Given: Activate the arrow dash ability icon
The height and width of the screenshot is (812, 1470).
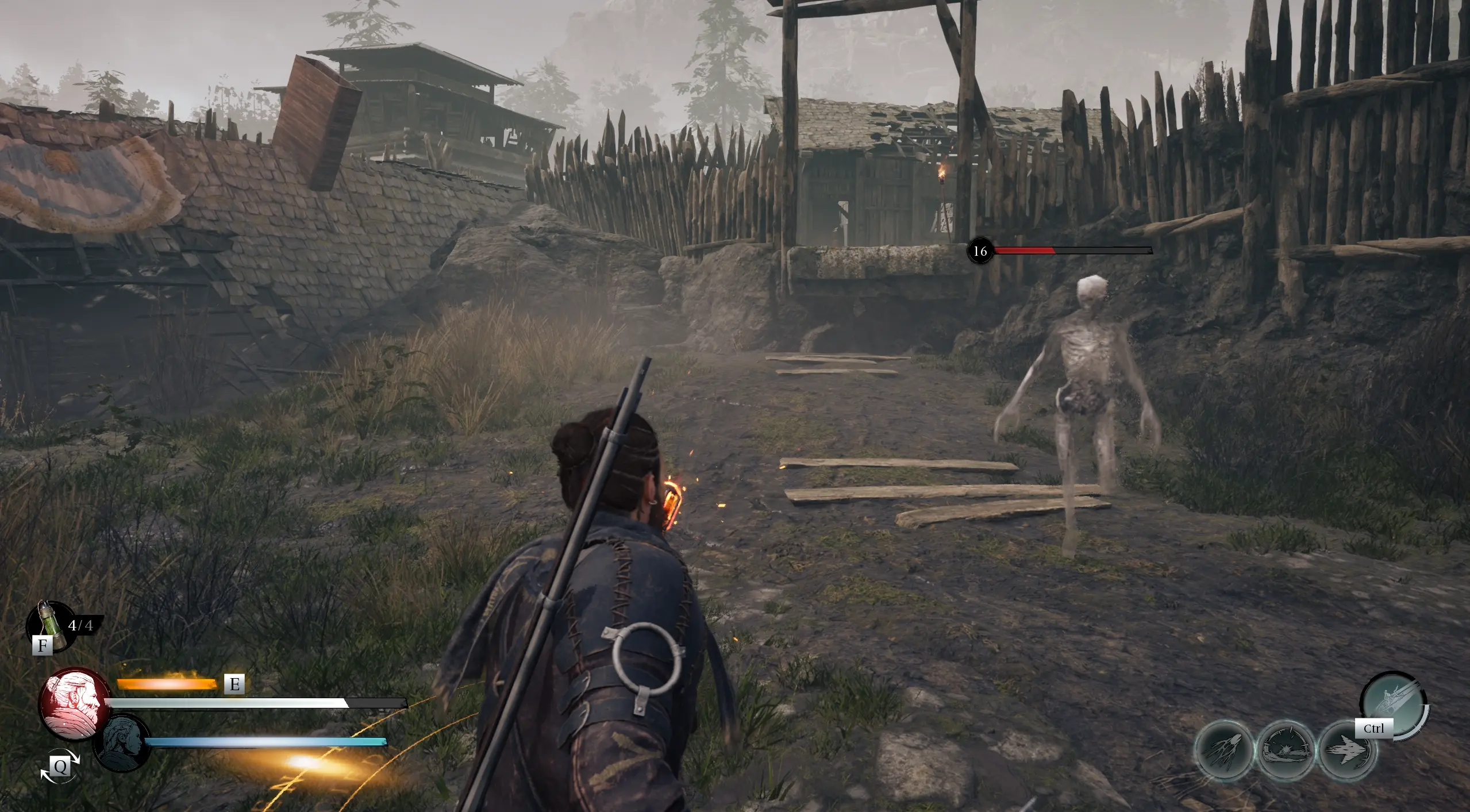Looking at the screenshot, I should pyautogui.click(x=1347, y=751).
